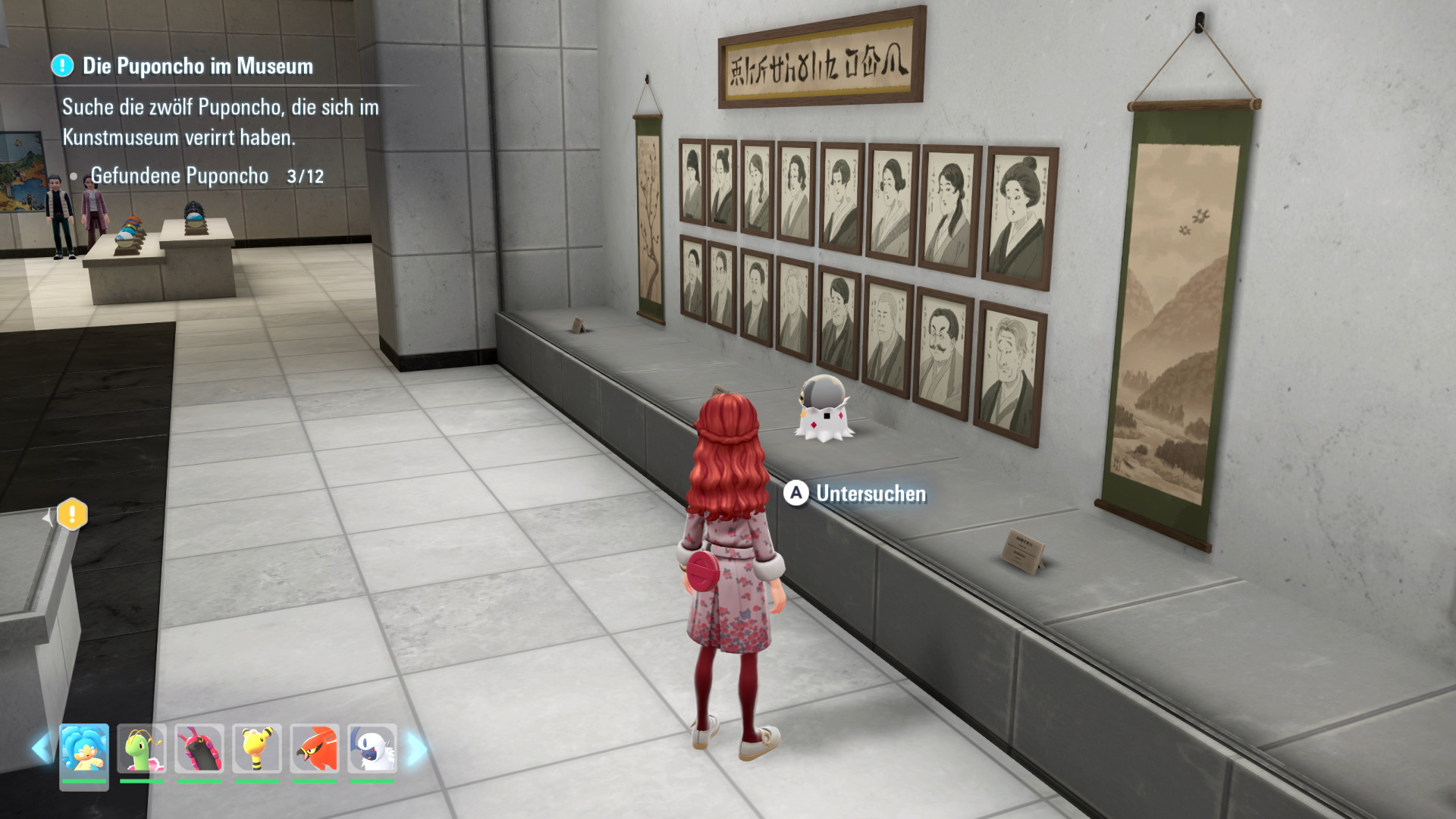Select Scolipede from the party bar

point(199,750)
